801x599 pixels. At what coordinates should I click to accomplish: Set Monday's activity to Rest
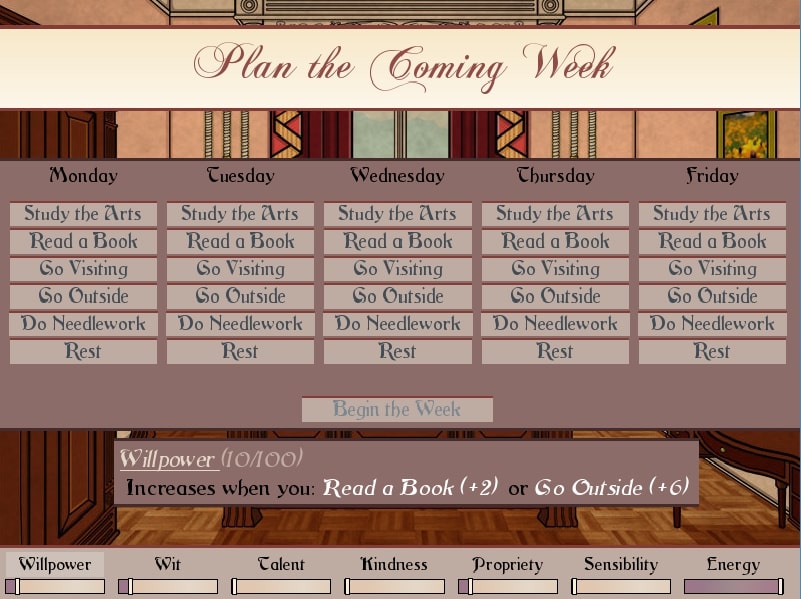(x=83, y=352)
